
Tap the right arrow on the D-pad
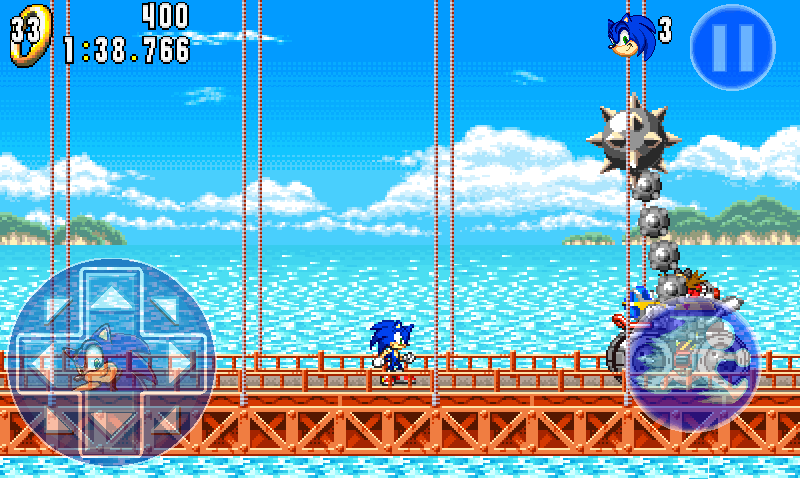coord(180,361)
